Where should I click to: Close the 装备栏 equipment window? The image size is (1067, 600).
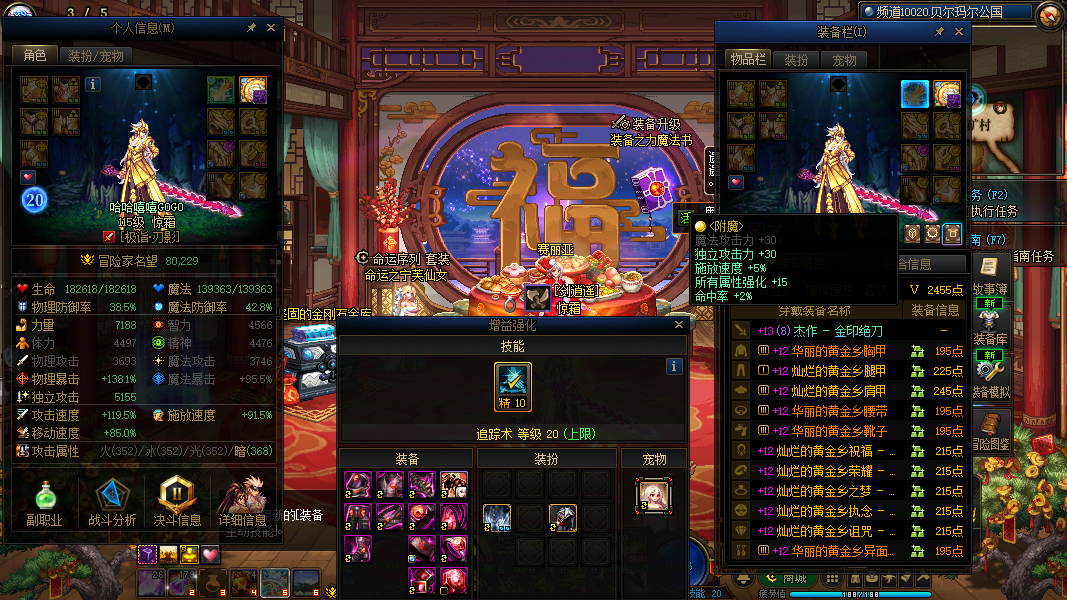click(959, 32)
